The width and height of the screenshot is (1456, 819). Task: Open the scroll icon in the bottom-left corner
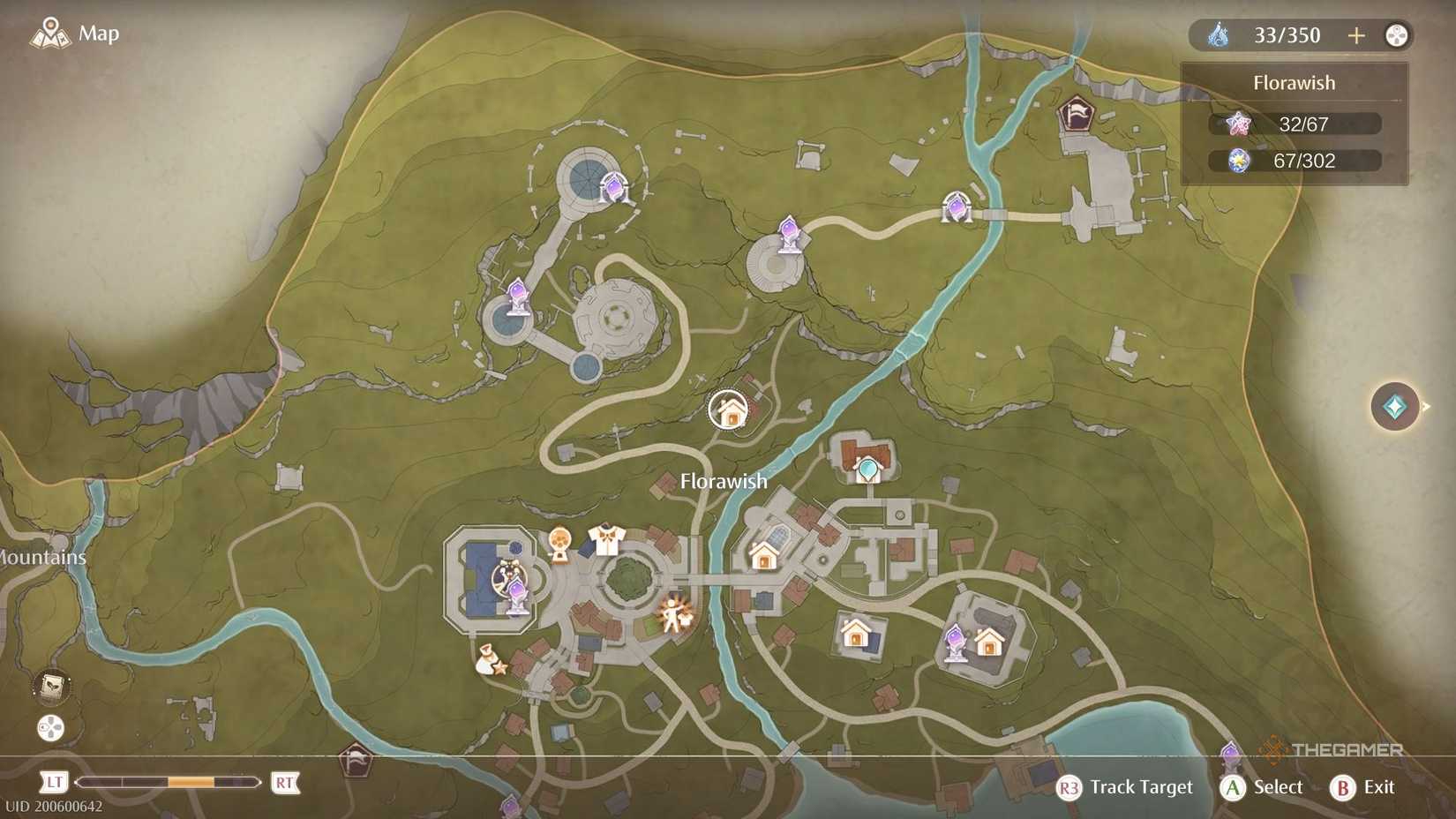[x=50, y=688]
